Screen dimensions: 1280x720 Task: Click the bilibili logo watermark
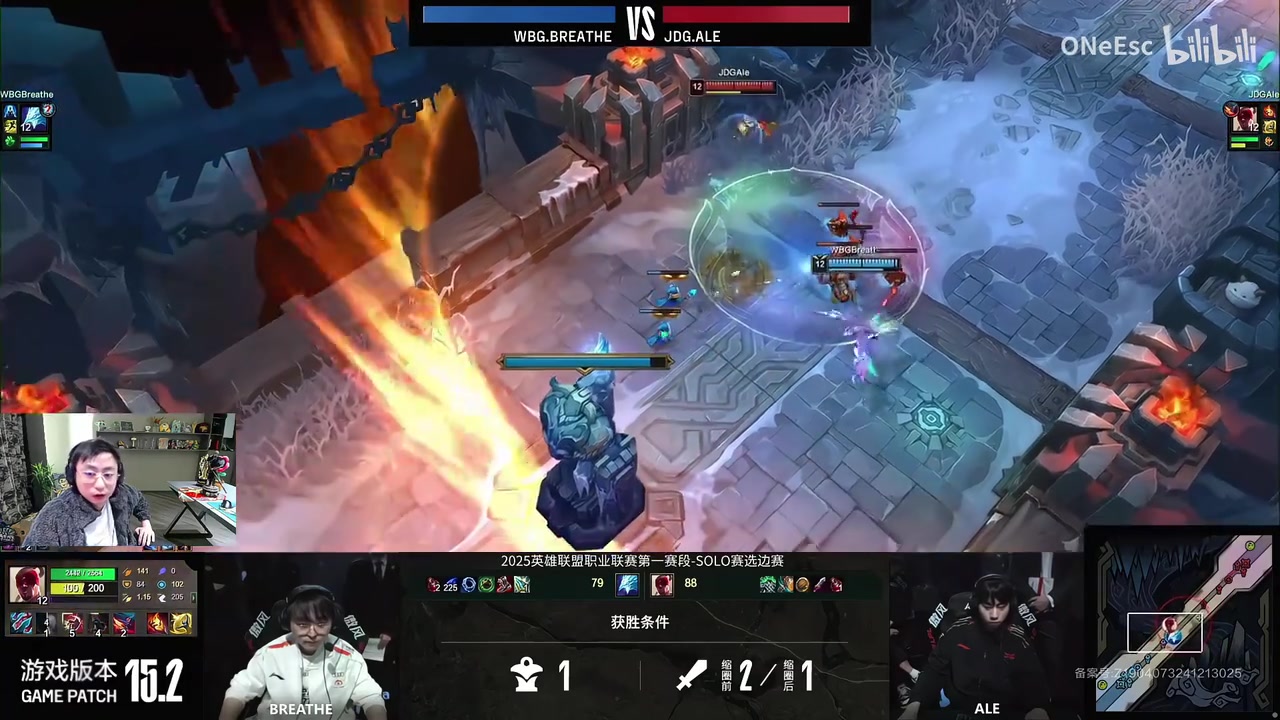tap(1210, 46)
